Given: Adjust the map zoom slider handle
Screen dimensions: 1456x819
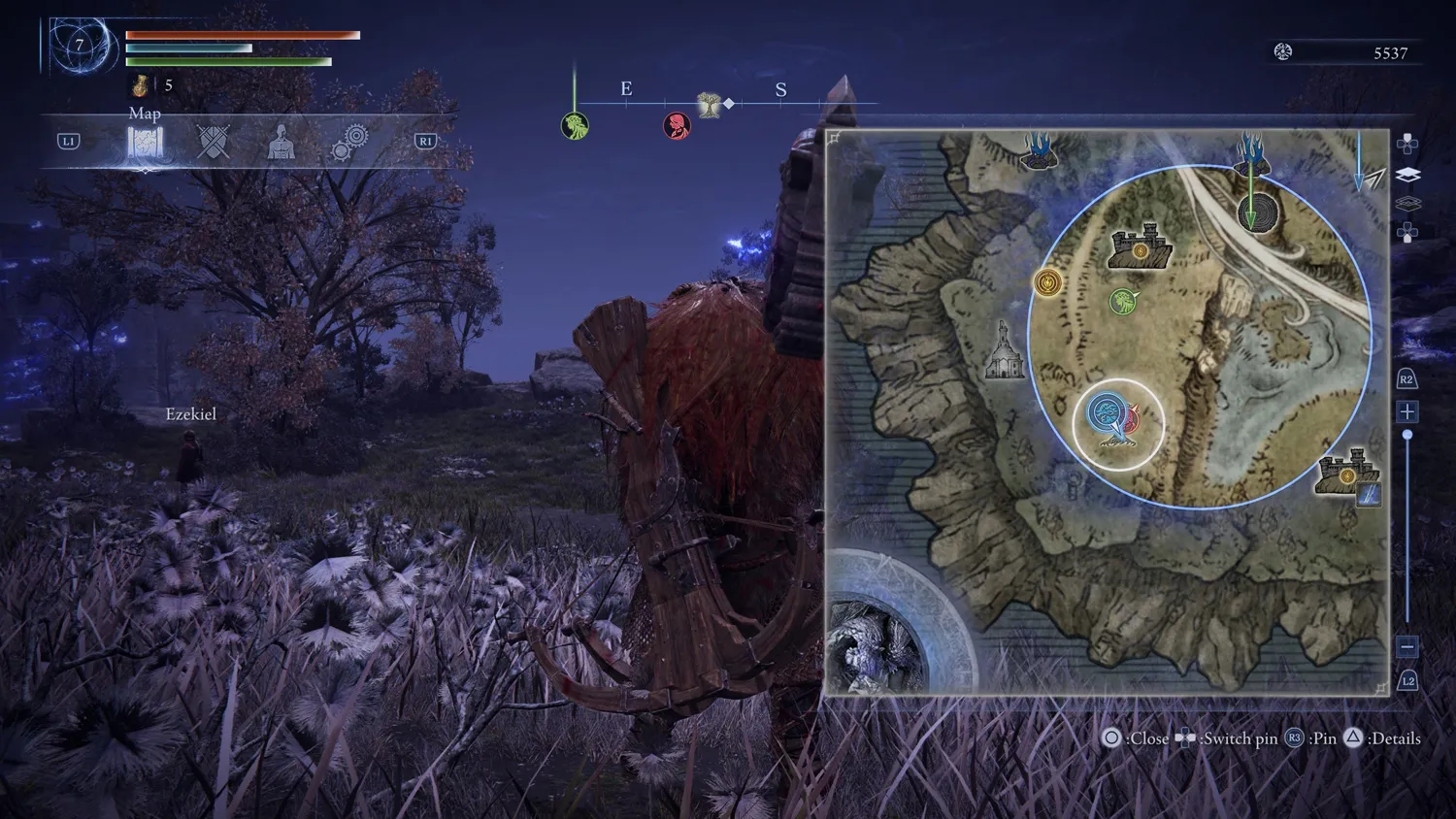Looking at the screenshot, I should pos(1407,436).
